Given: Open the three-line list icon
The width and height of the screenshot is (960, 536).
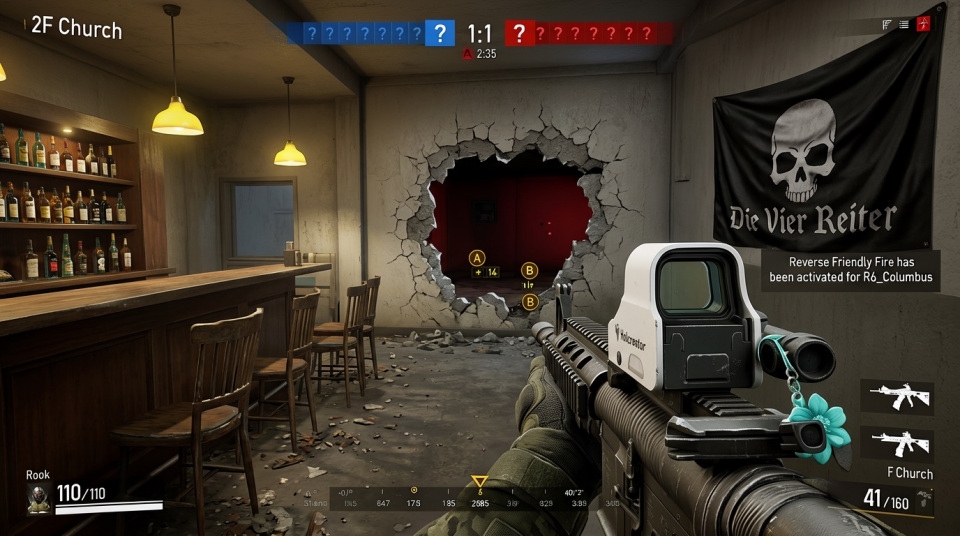Looking at the screenshot, I should point(904,24).
